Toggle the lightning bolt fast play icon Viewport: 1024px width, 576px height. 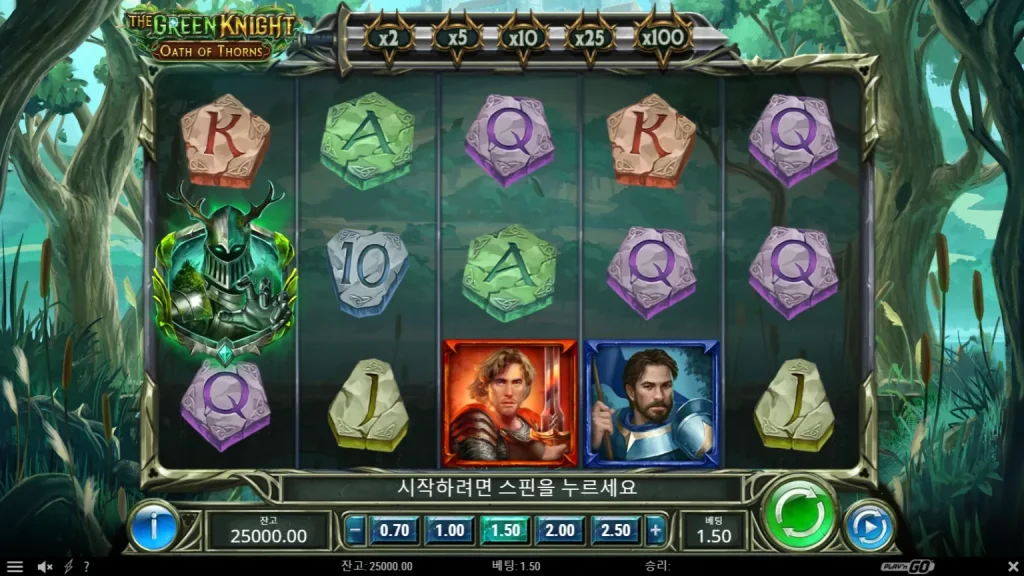(68, 567)
